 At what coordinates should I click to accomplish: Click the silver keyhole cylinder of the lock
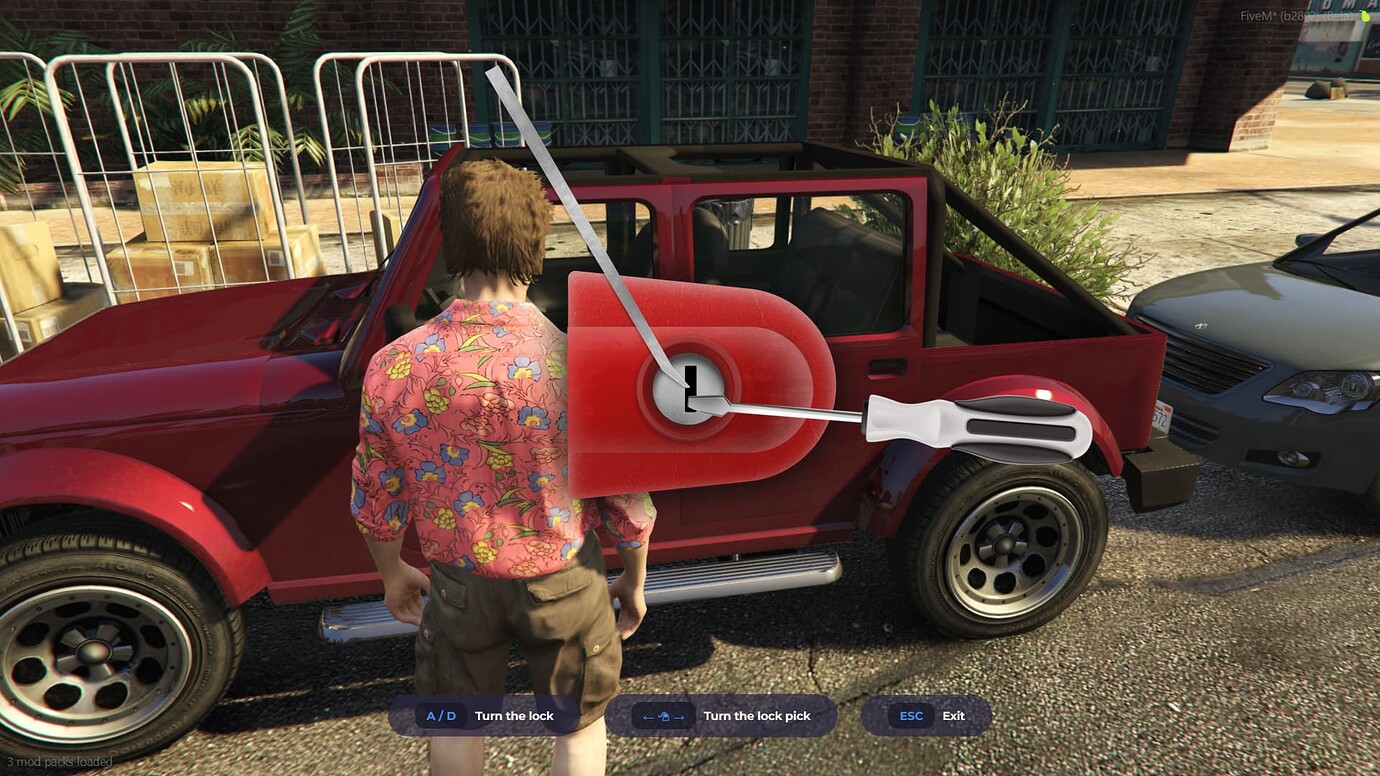point(688,388)
